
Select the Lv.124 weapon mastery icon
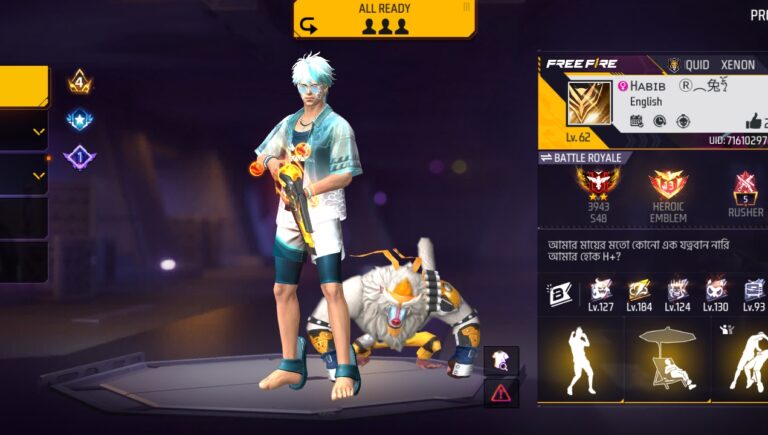coord(677,293)
